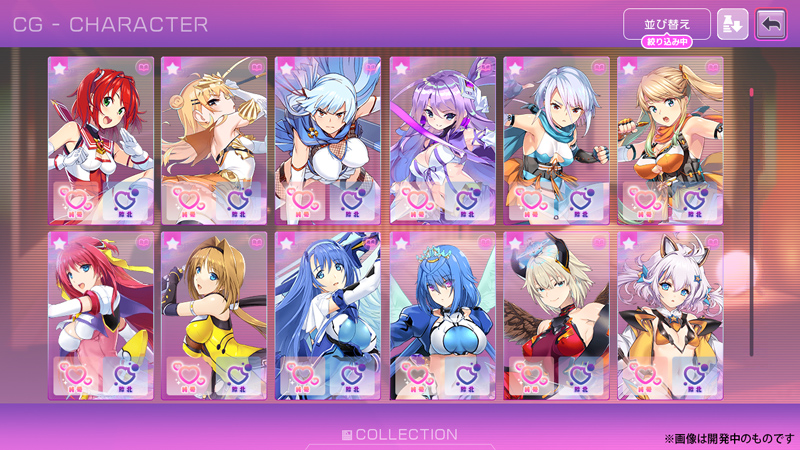Toggle the star icon on the red-haired card
The width and height of the screenshot is (800, 450).
coord(58,67)
